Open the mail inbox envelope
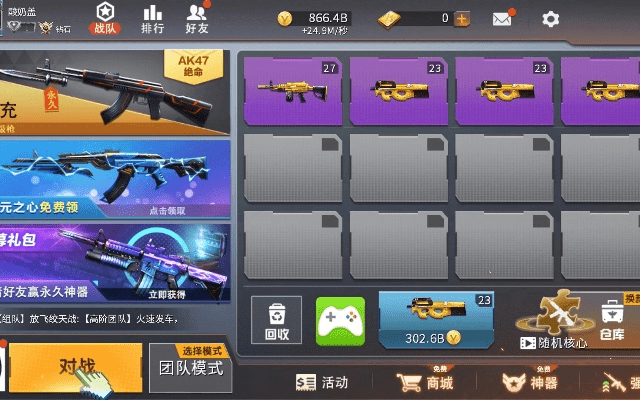640x400 pixels. (502, 18)
